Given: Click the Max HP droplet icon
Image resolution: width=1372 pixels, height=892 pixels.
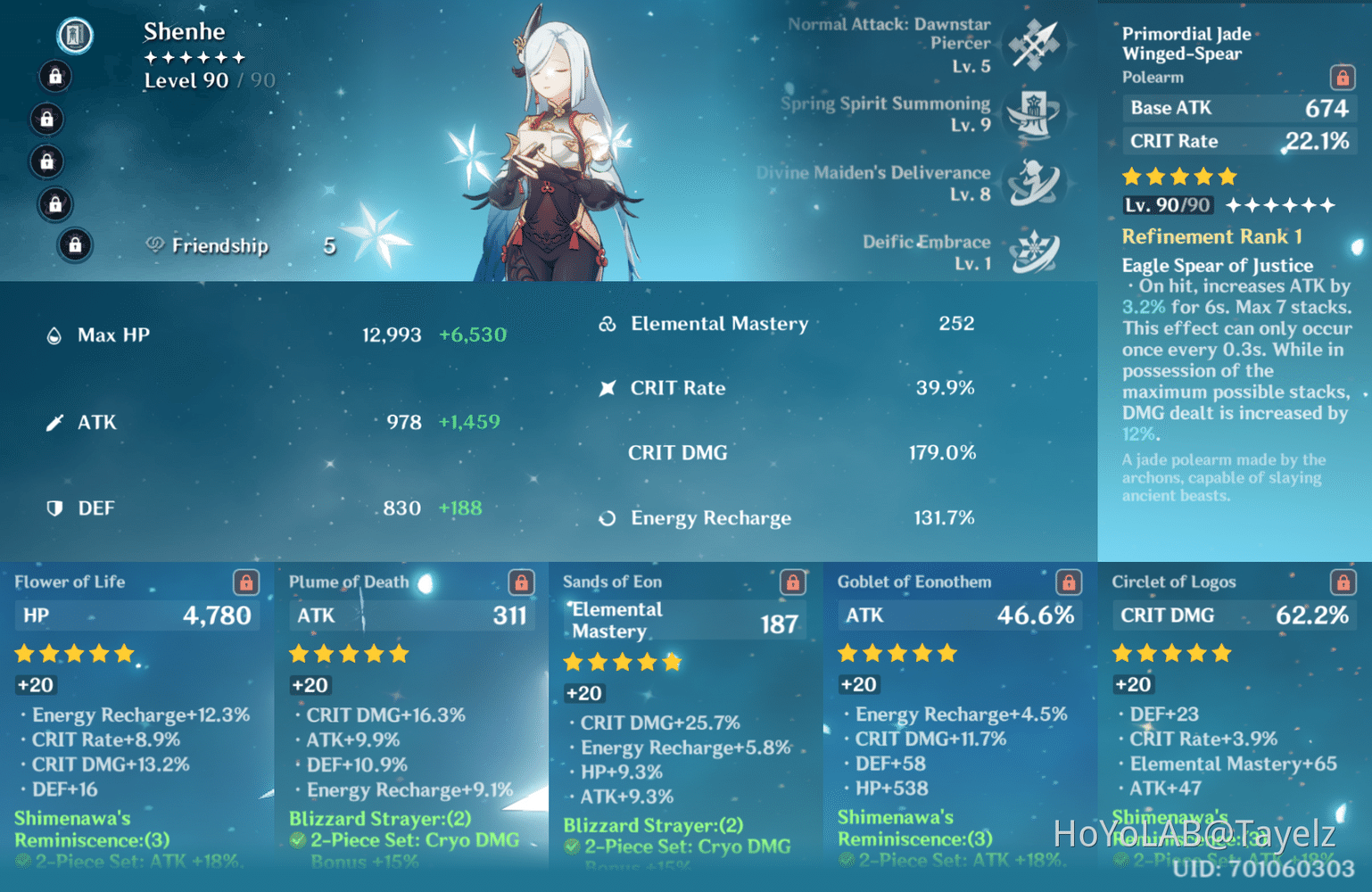Looking at the screenshot, I should point(55,335).
